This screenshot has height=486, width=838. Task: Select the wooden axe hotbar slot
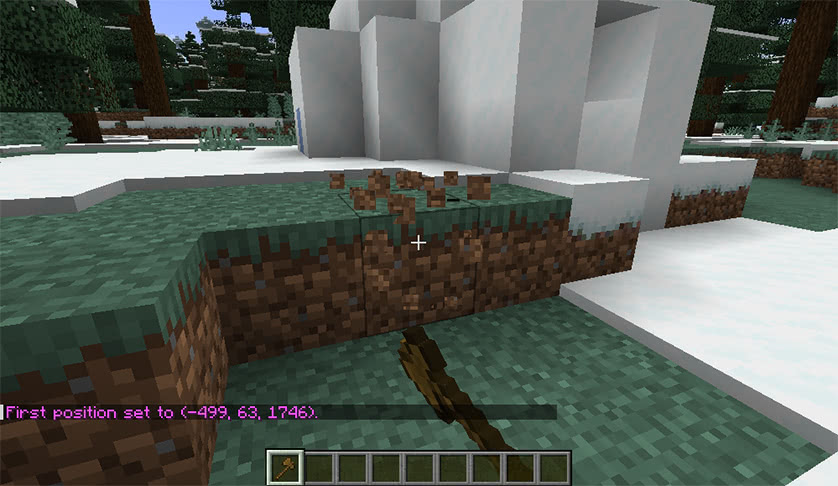point(285,467)
